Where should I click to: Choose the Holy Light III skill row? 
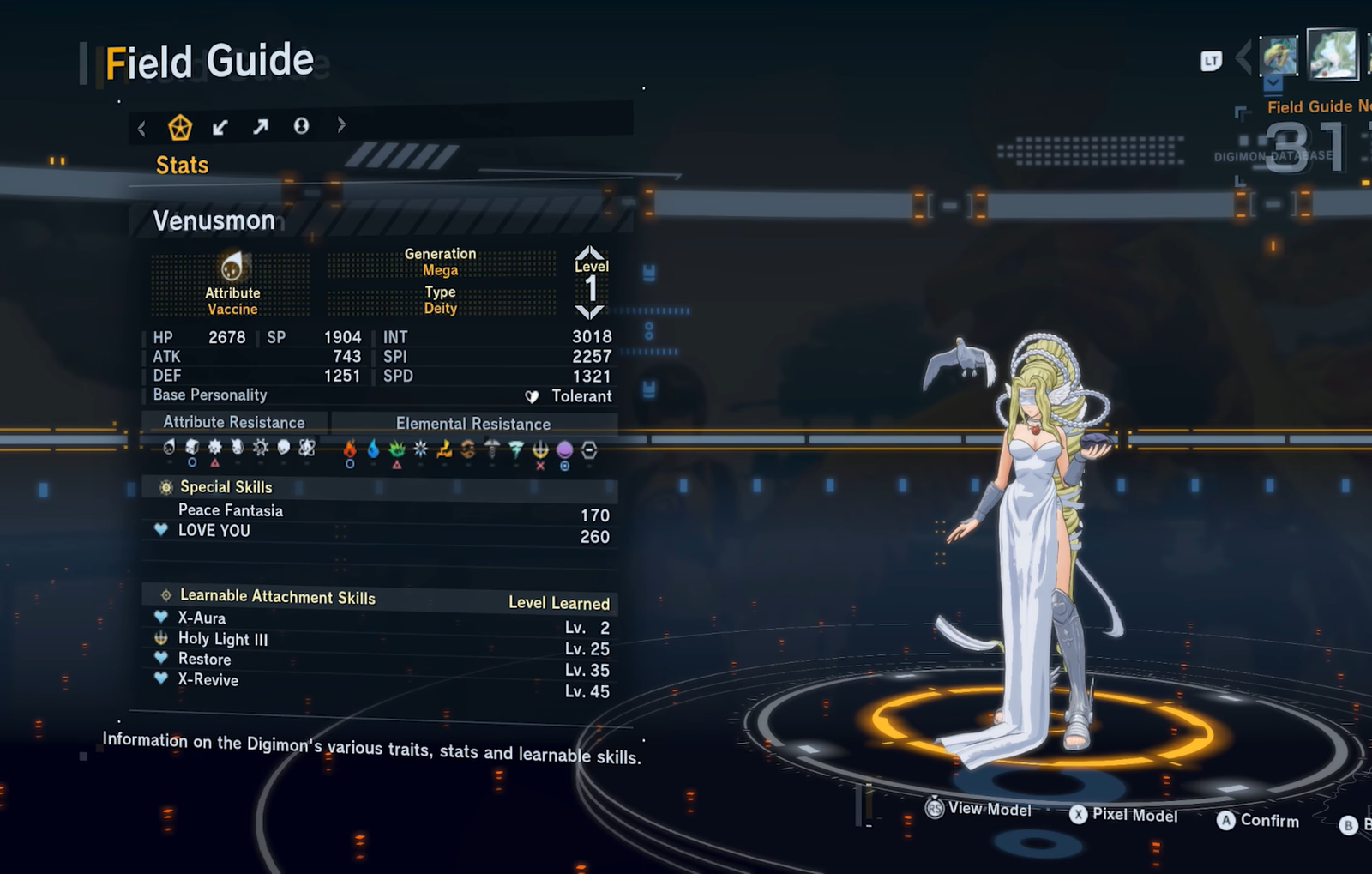pyautogui.click(x=222, y=639)
